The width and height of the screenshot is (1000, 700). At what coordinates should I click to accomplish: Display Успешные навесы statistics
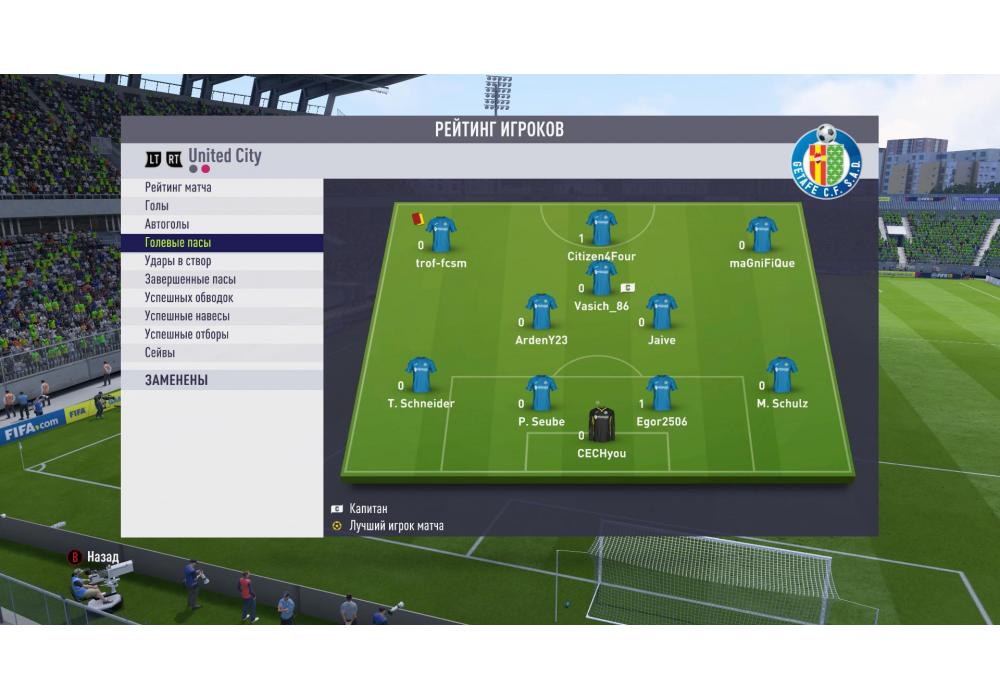(x=187, y=316)
